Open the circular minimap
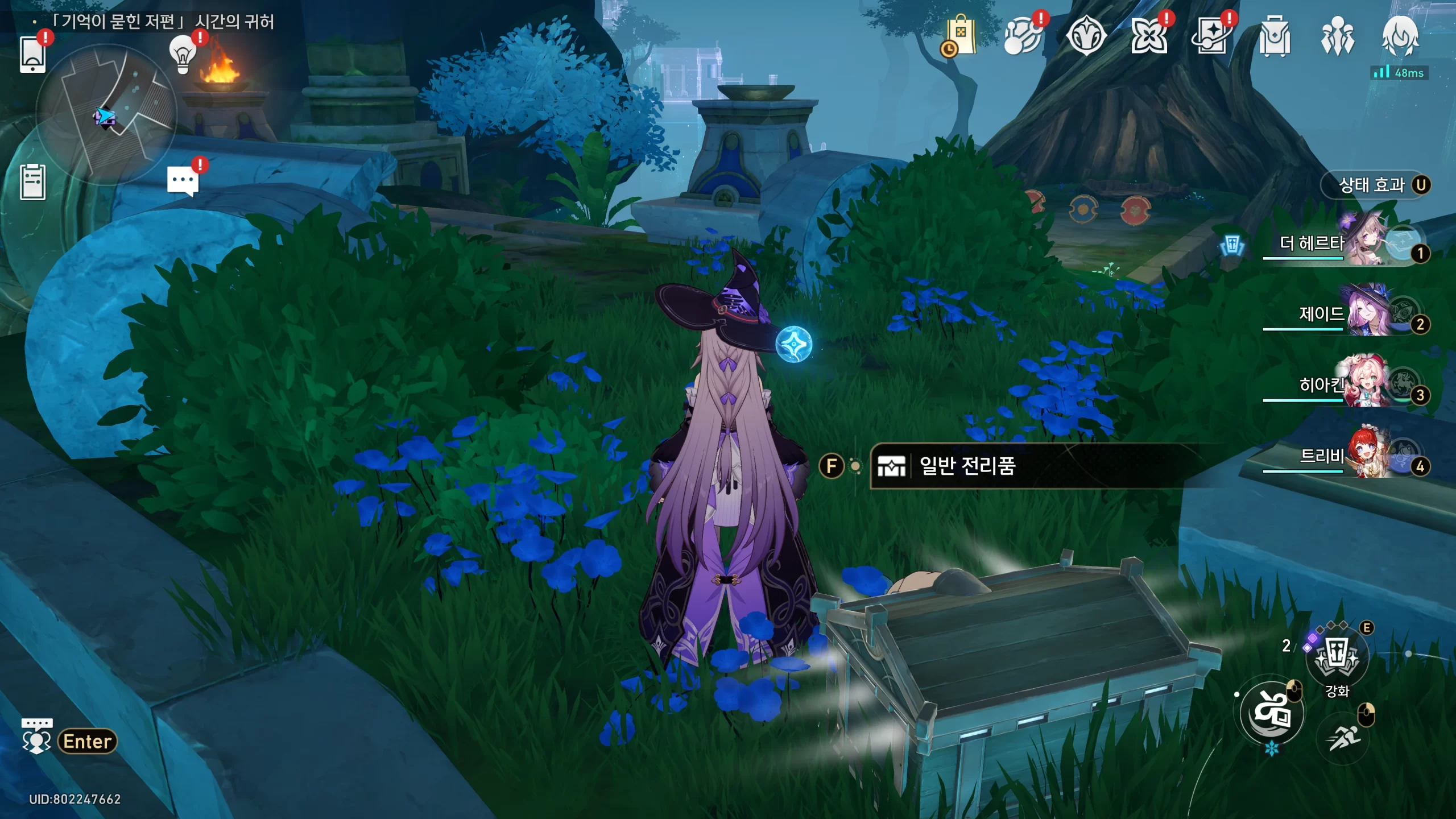Viewport: 1456px width, 819px height. (106, 114)
